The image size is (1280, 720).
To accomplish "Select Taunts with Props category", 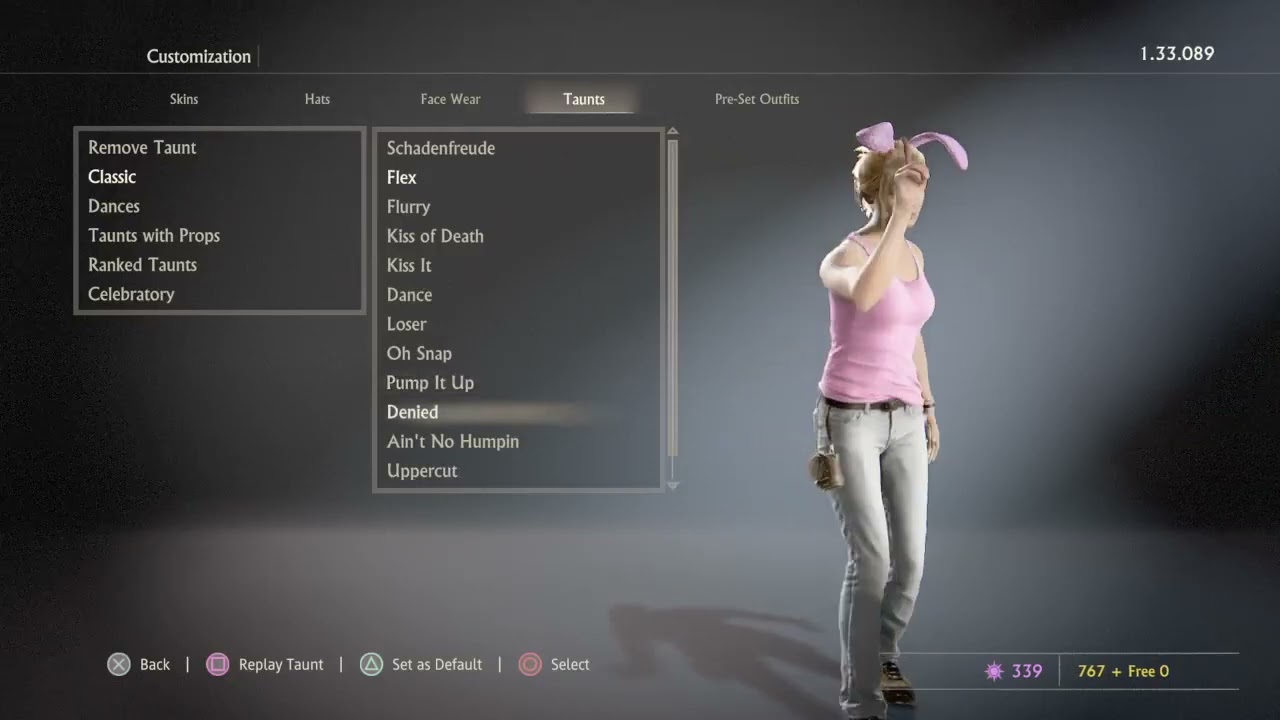I will coord(154,235).
